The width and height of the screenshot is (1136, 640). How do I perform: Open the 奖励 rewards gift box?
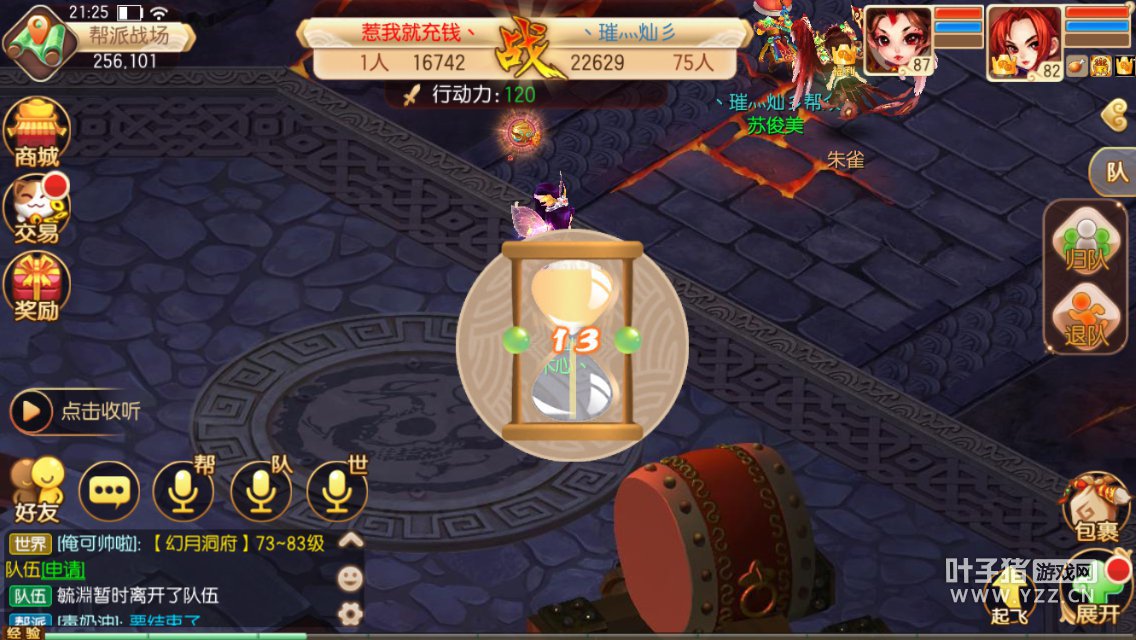click(37, 286)
